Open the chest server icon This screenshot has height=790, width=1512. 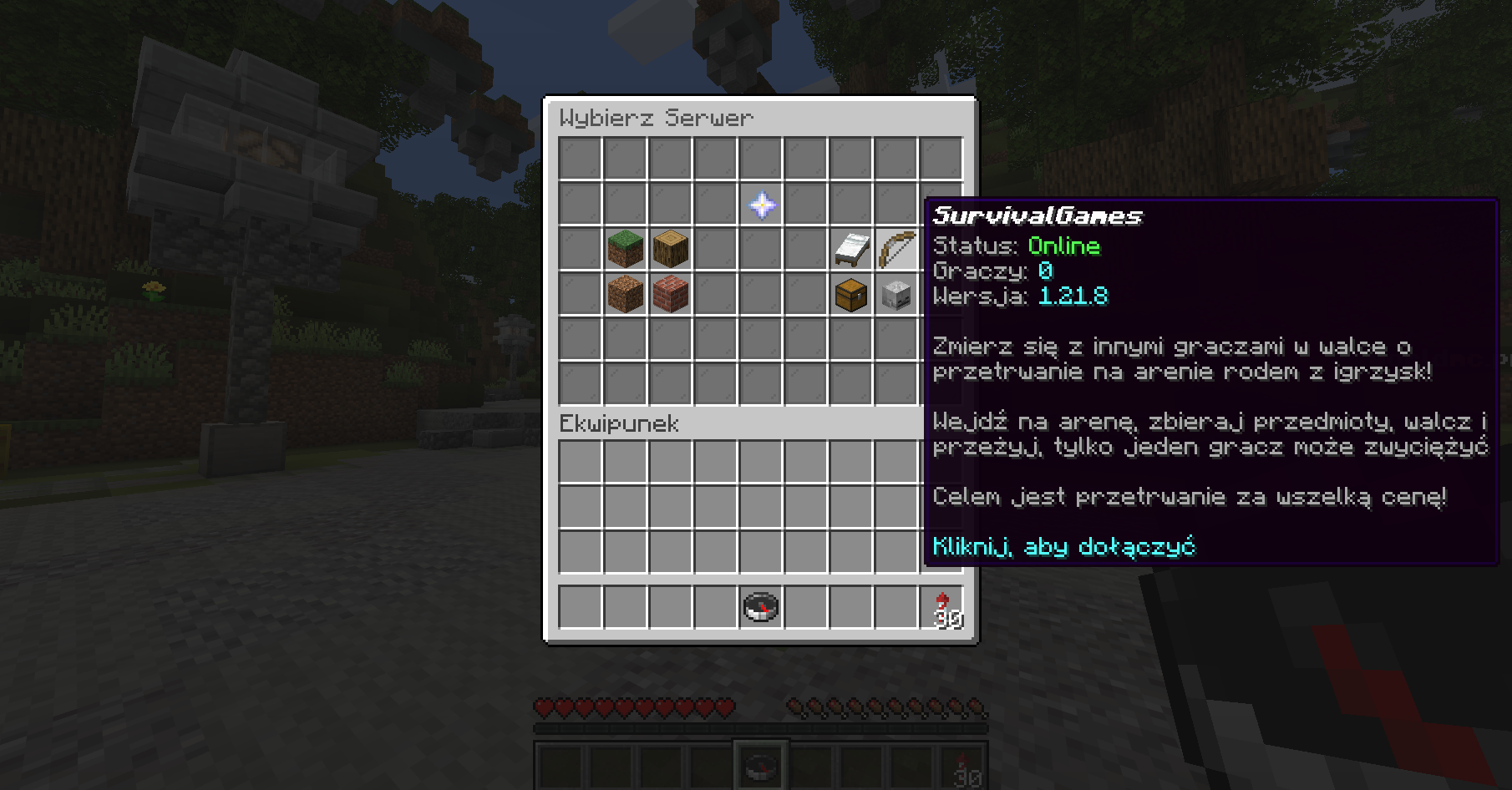[x=851, y=295]
